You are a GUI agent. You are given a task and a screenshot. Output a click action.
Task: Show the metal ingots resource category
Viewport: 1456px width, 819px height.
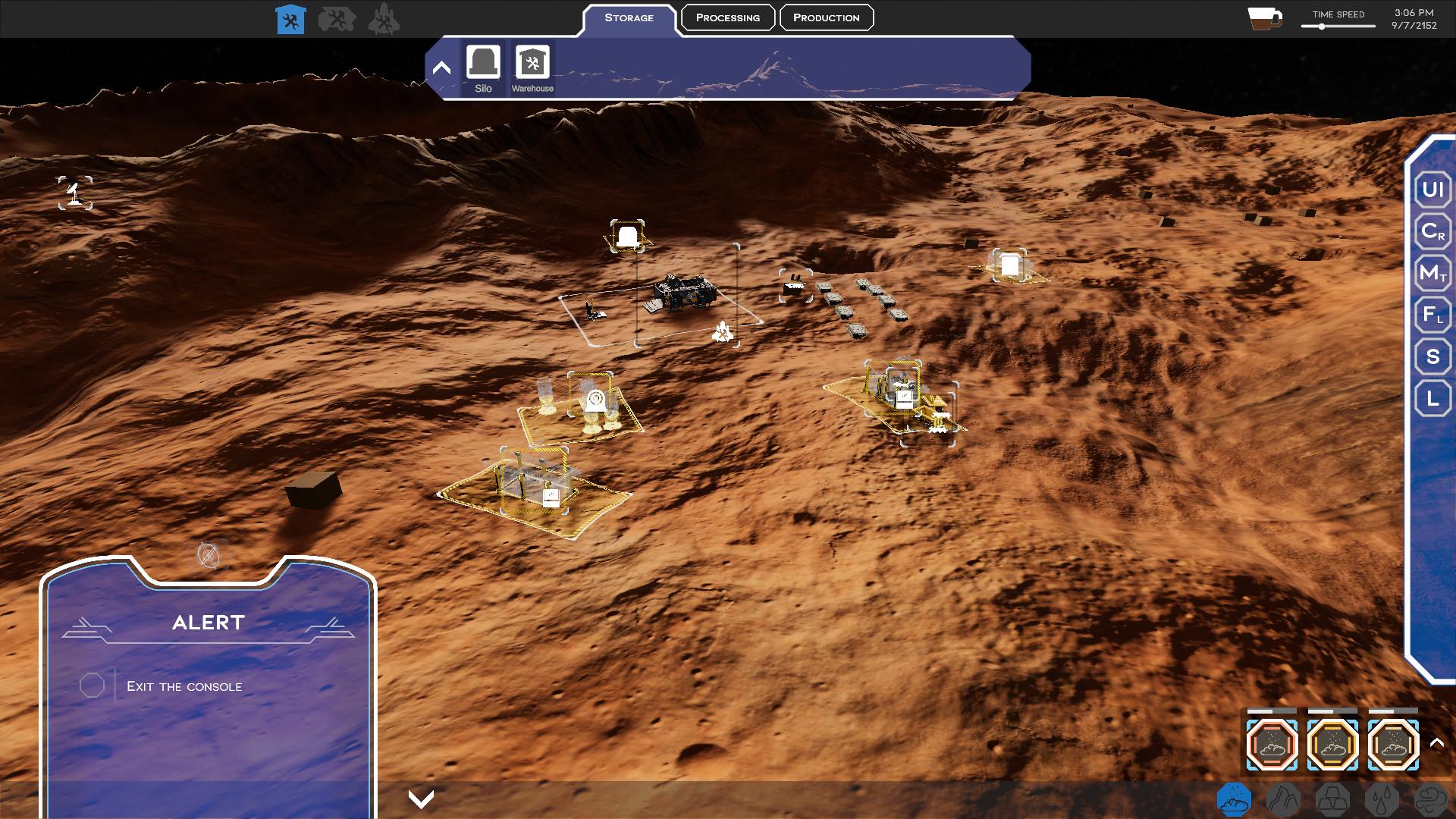[x=1332, y=799]
